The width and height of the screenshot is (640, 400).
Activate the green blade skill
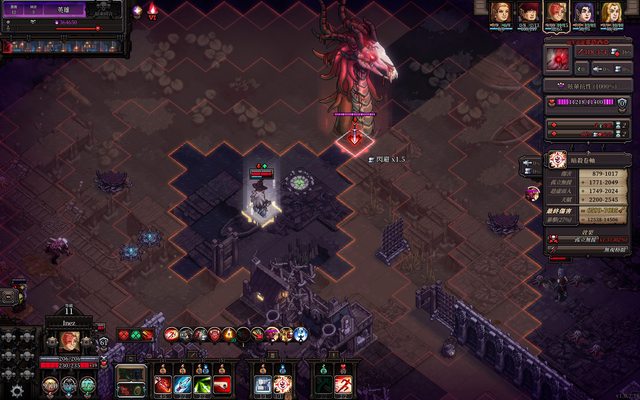click(203, 384)
